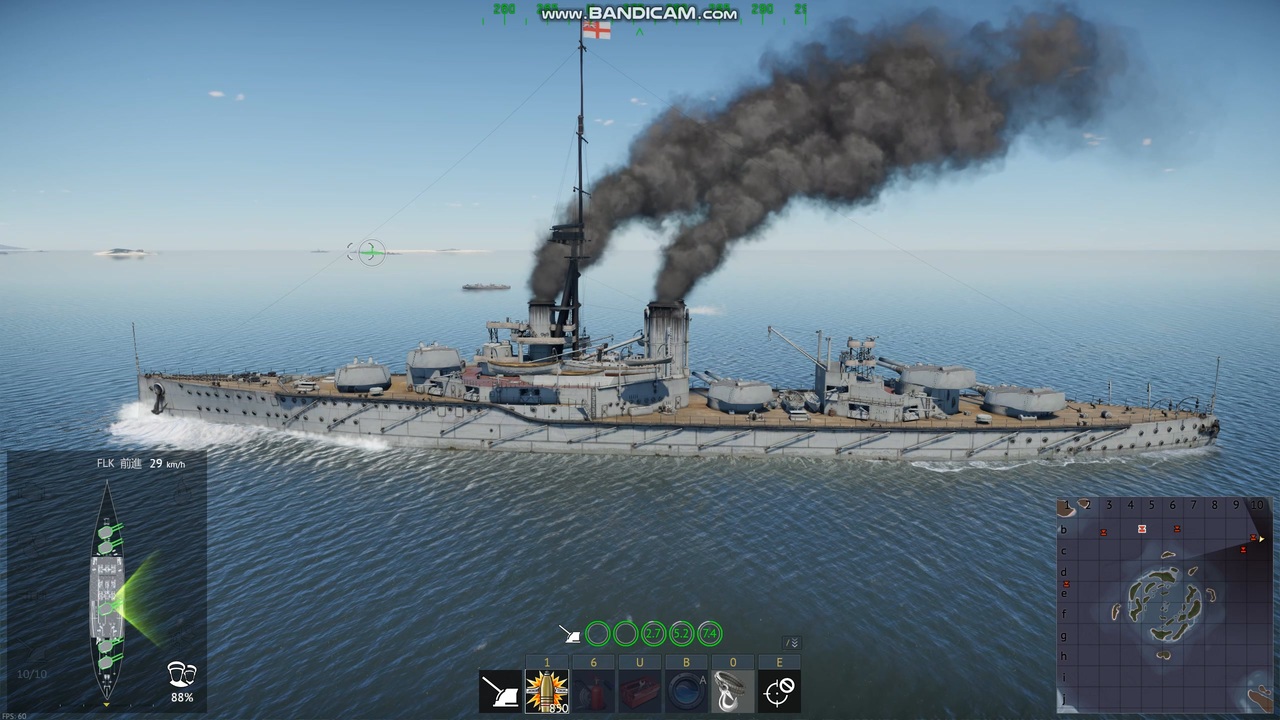
Task: Toggle the crosshair targeting lock icon
Action: click(x=780, y=691)
